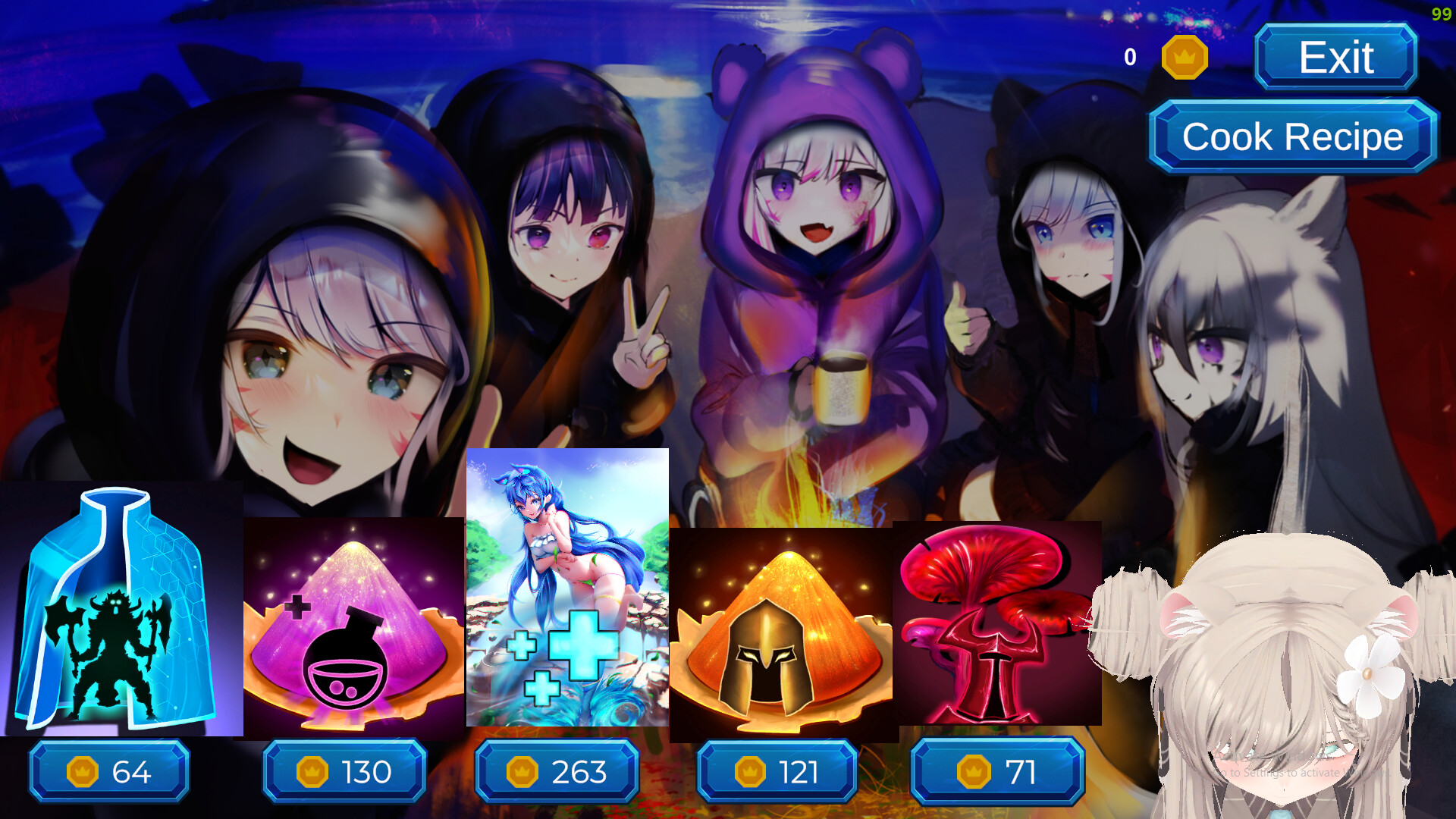
Task: Buy the blue-haired character card for 263
Action: [x=557, y=771]
